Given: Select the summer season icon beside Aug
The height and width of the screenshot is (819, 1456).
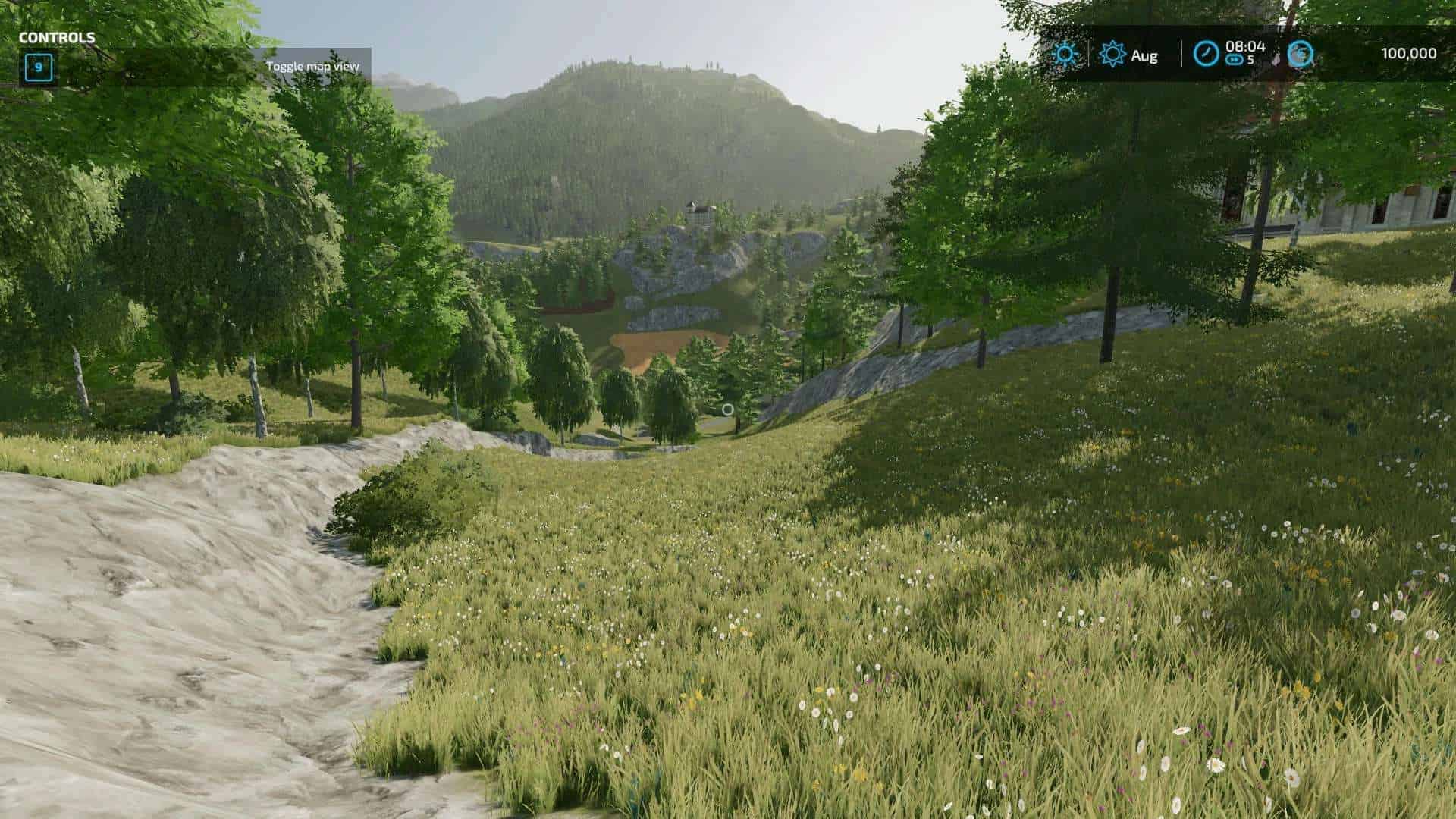Looking at the screenshot, I should click(x=1112, y=54).
